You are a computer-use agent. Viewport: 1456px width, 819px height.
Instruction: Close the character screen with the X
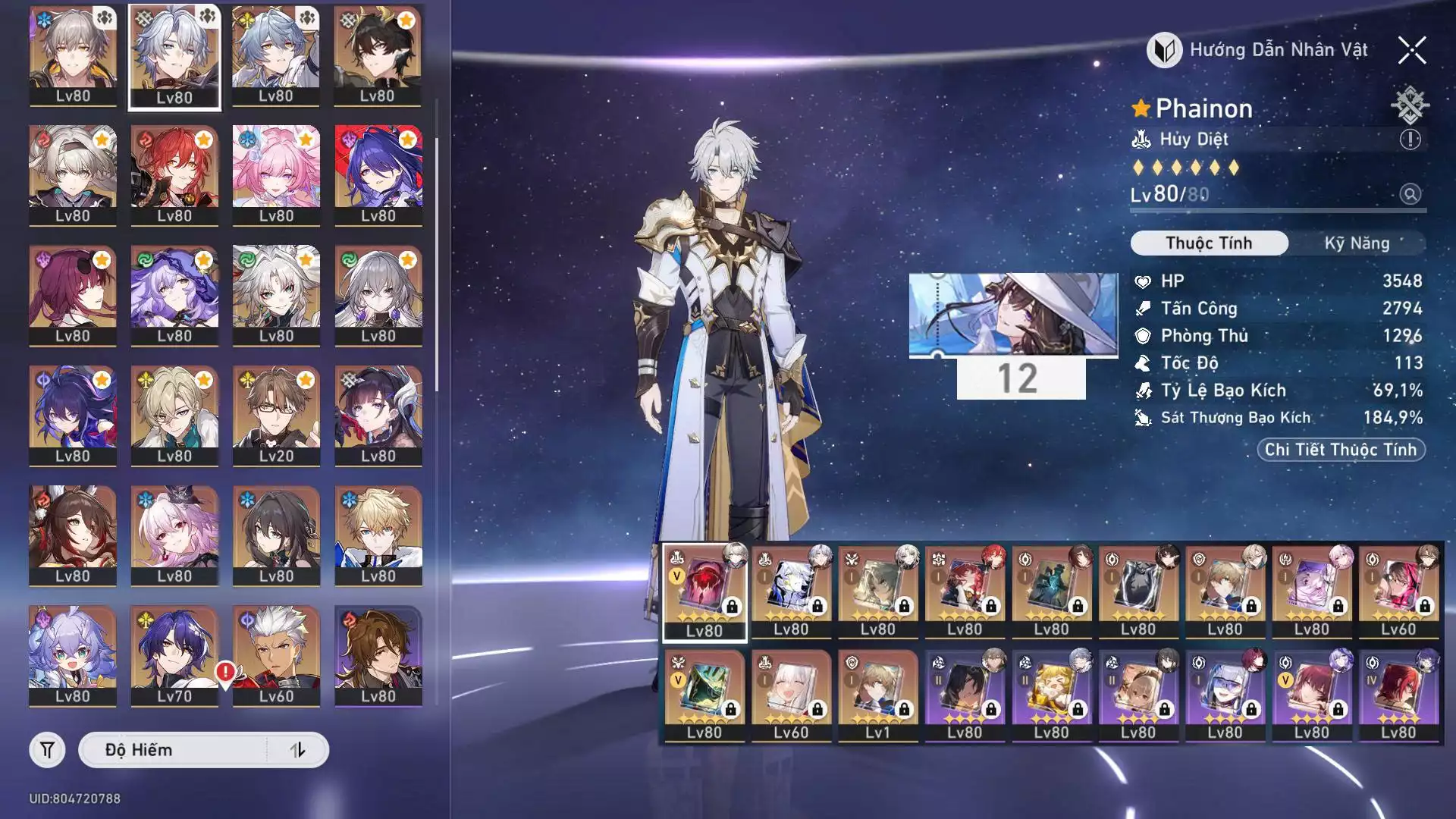click(x=1412, y=51)
